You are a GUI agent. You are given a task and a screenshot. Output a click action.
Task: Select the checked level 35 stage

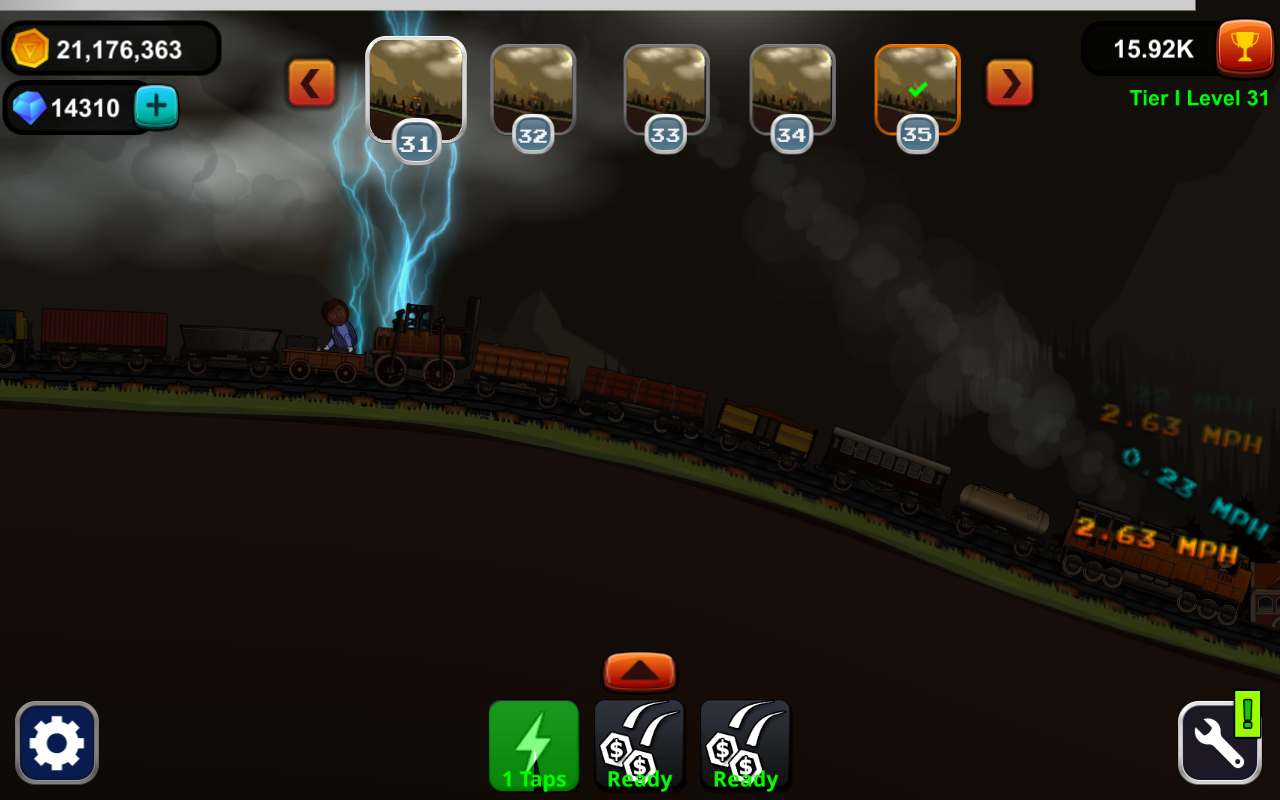click(x=916, y=90)
